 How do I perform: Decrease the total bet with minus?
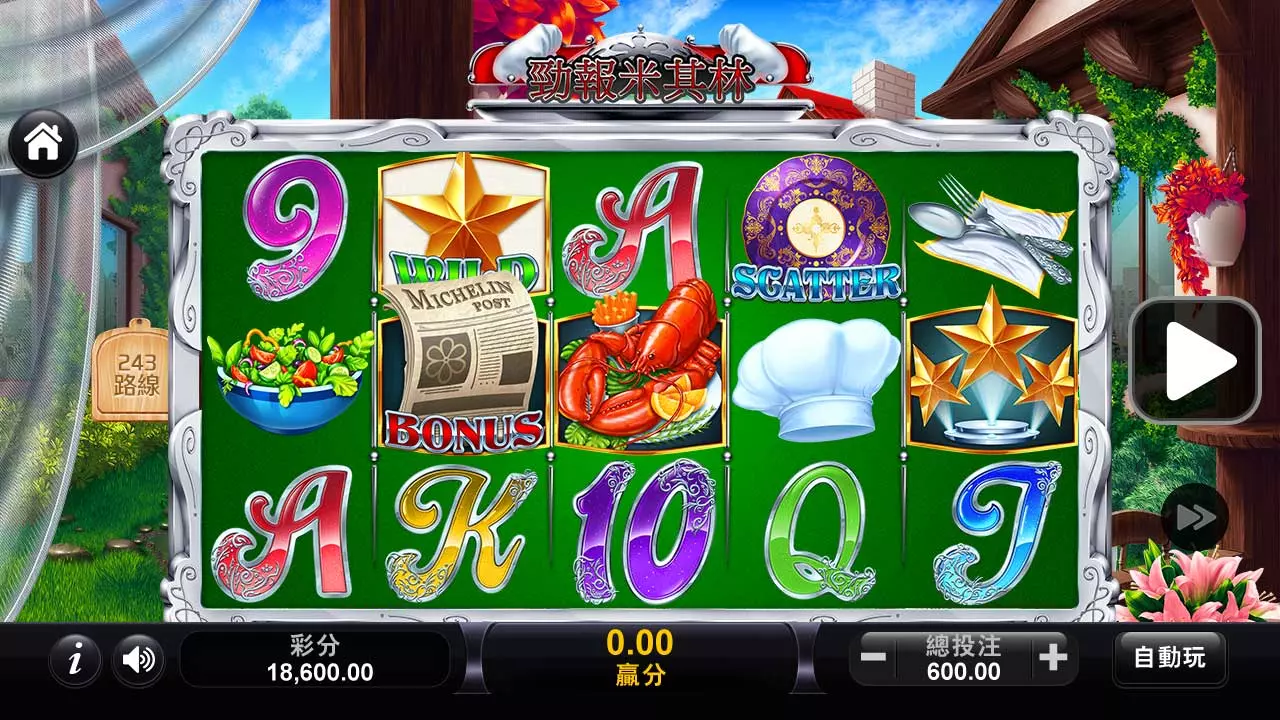(873, 658)
